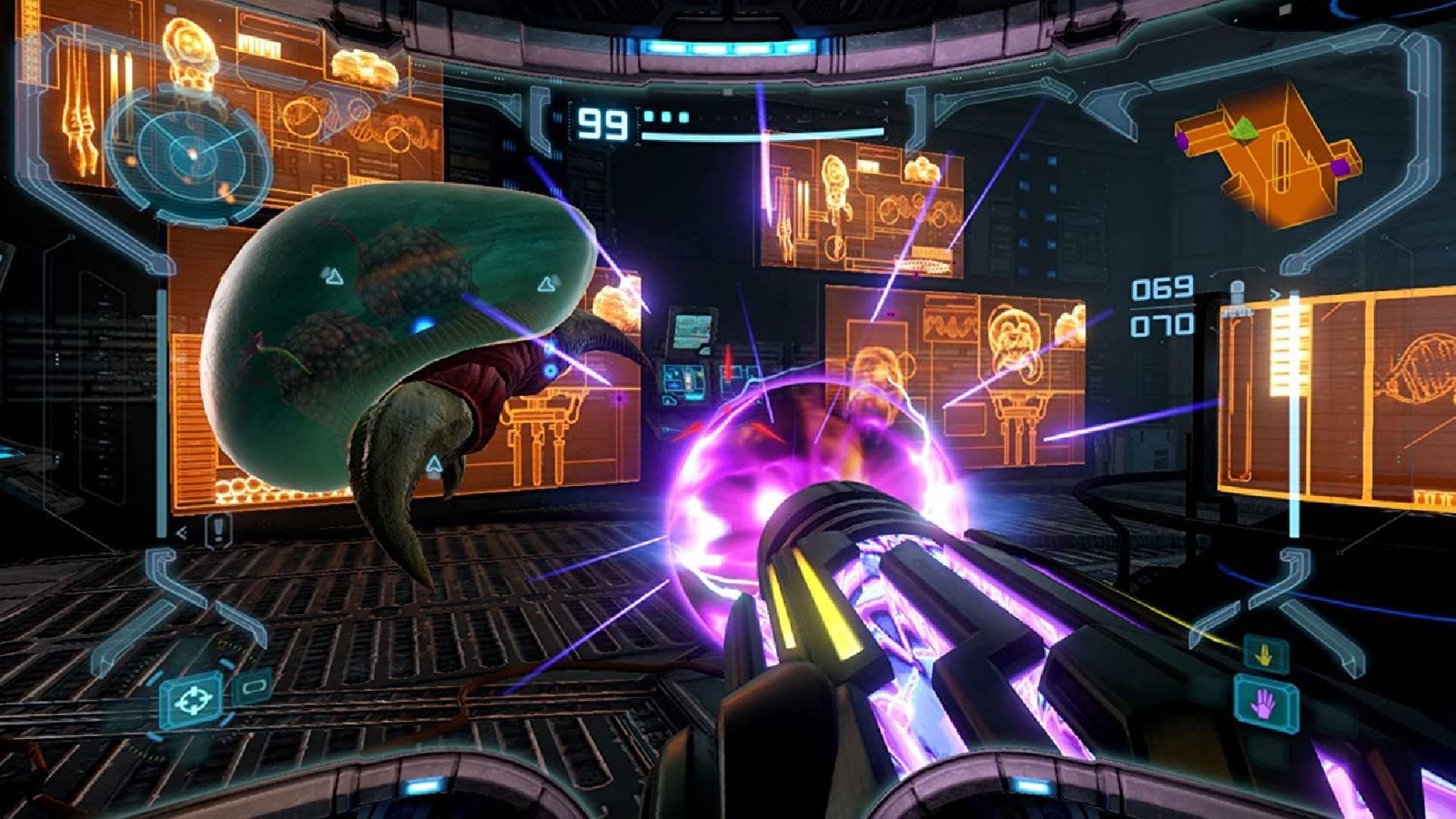Expand the right-pointing chevron beside the right data panel
This screenshot has width=1456, height=819.
1275,293
